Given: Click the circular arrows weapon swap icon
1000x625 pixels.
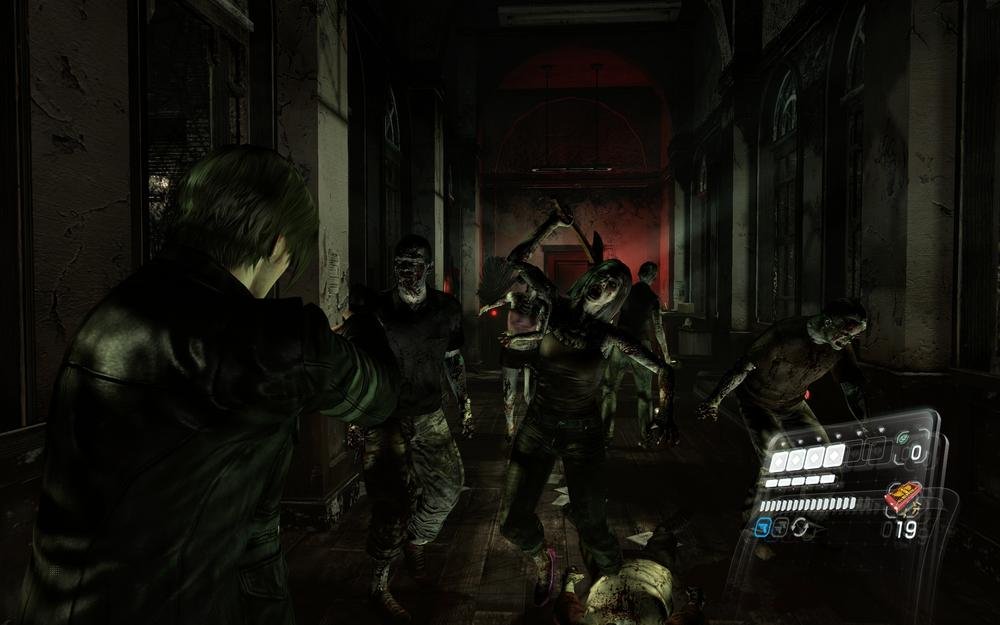Looking at the screenshot, I should 801,526.
